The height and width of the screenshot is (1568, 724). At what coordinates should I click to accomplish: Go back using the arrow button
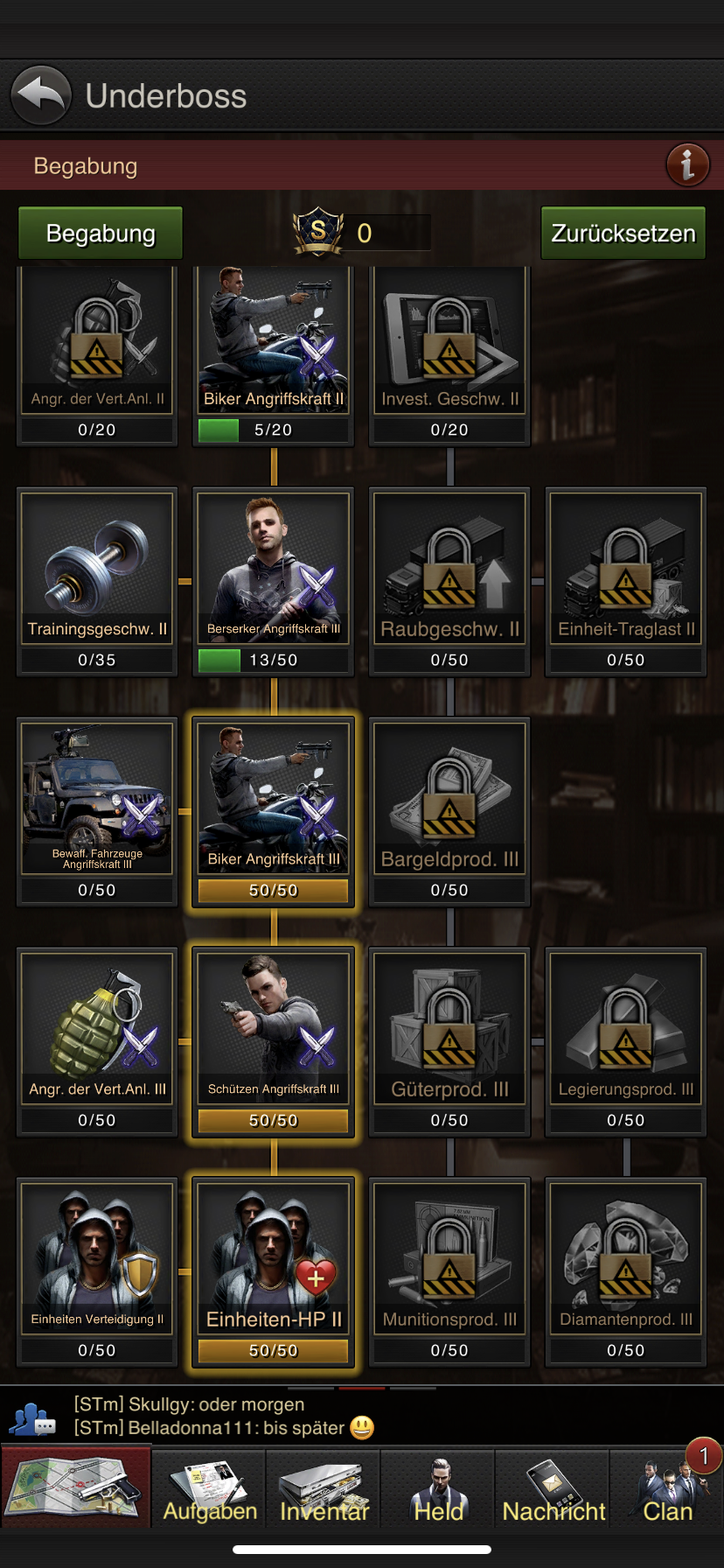click(x=40, y=95)
